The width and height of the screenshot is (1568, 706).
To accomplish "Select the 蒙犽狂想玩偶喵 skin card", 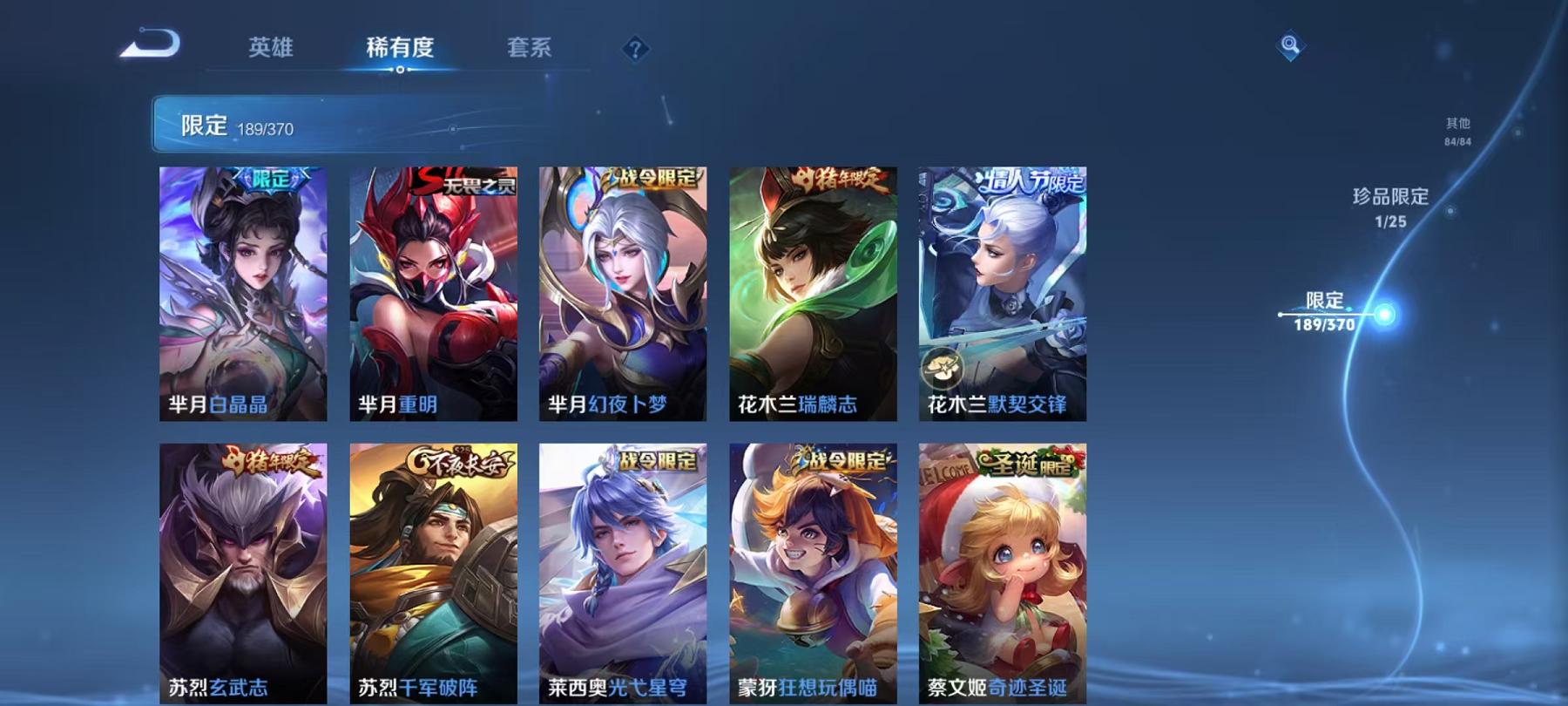I will [x=814, y=567].
